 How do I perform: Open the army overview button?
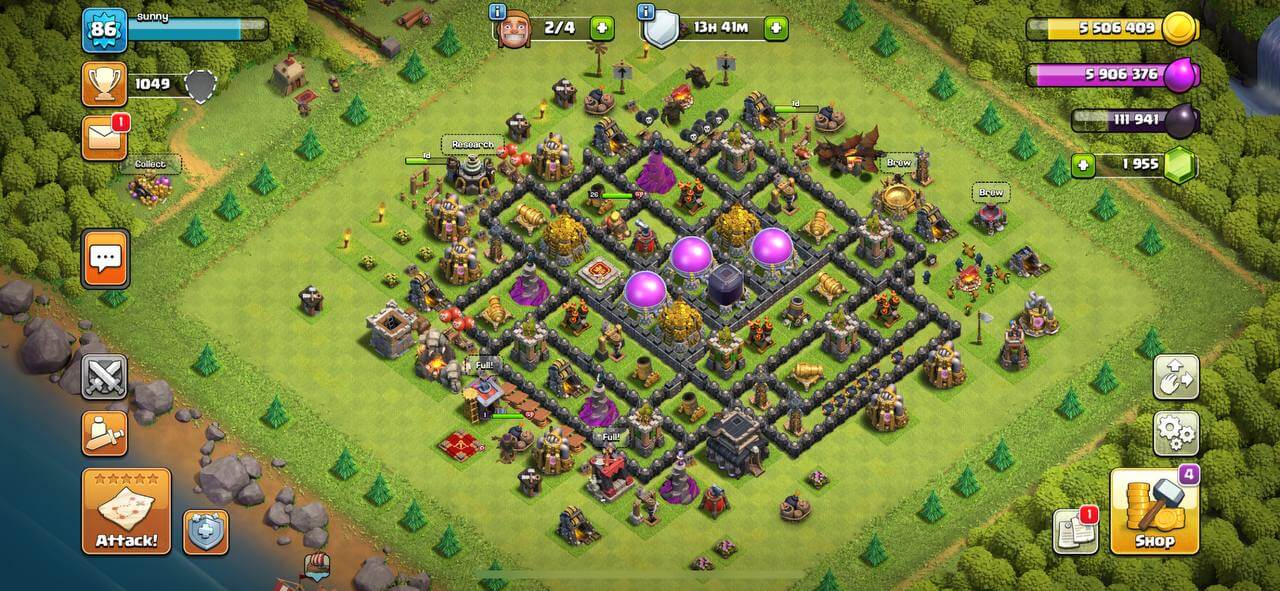[104, 433]
